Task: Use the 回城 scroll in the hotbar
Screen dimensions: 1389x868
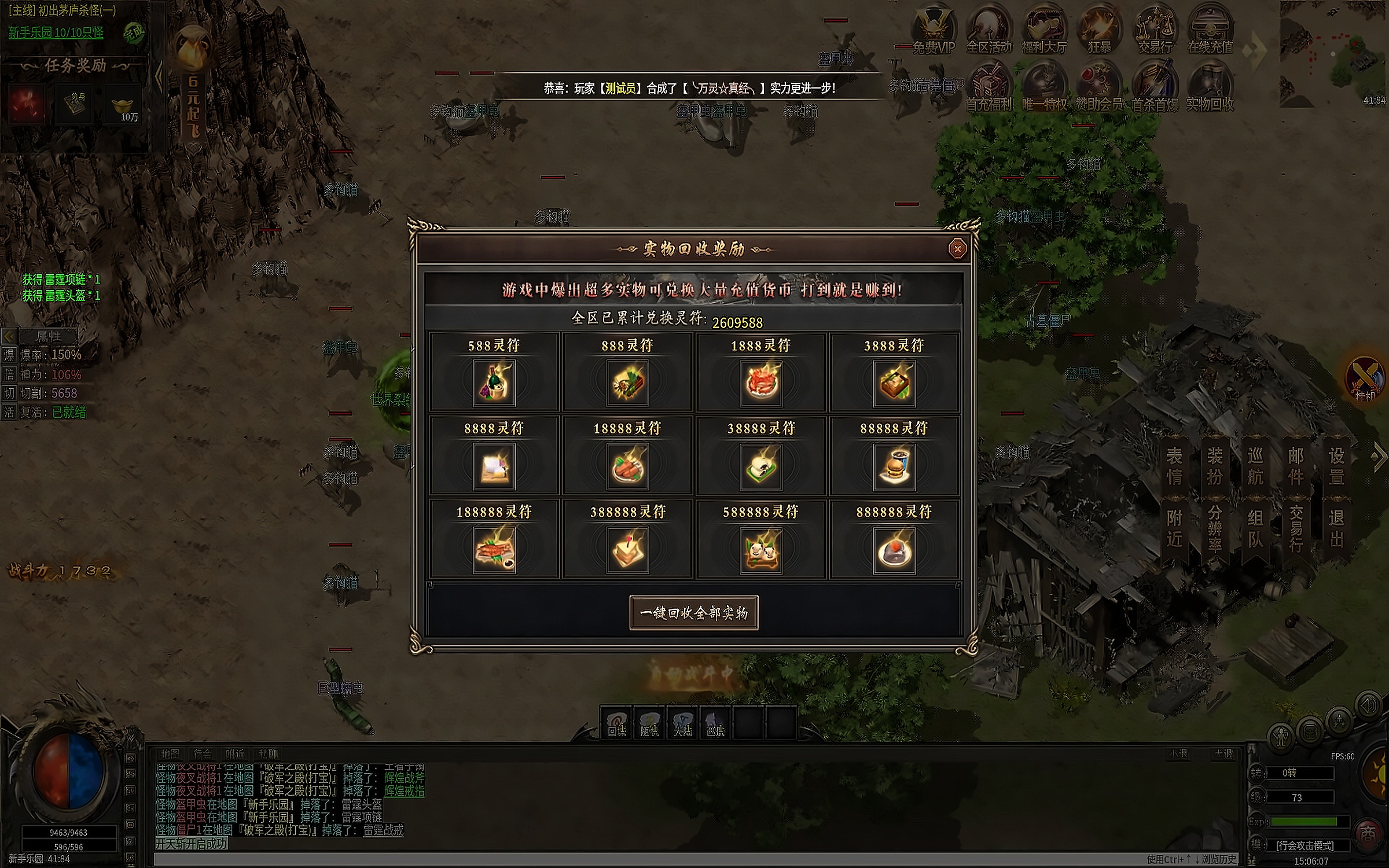Action: 616,723
